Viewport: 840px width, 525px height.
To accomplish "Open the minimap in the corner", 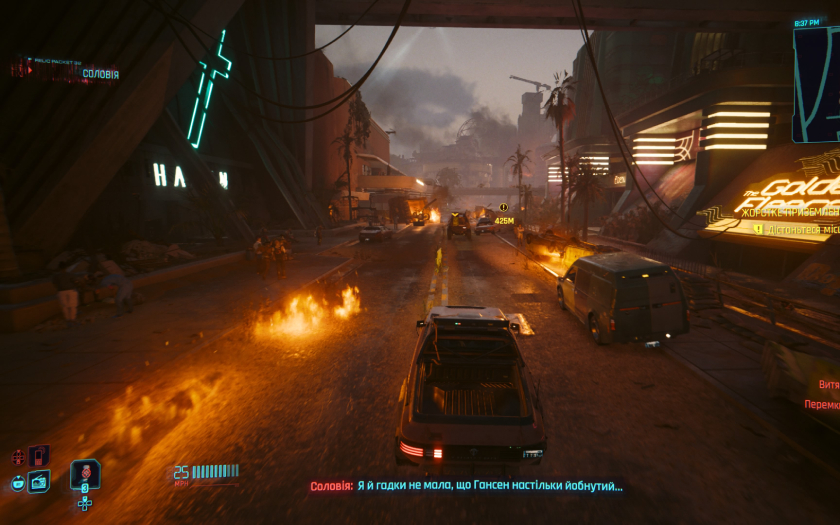I will click(817, 84).
